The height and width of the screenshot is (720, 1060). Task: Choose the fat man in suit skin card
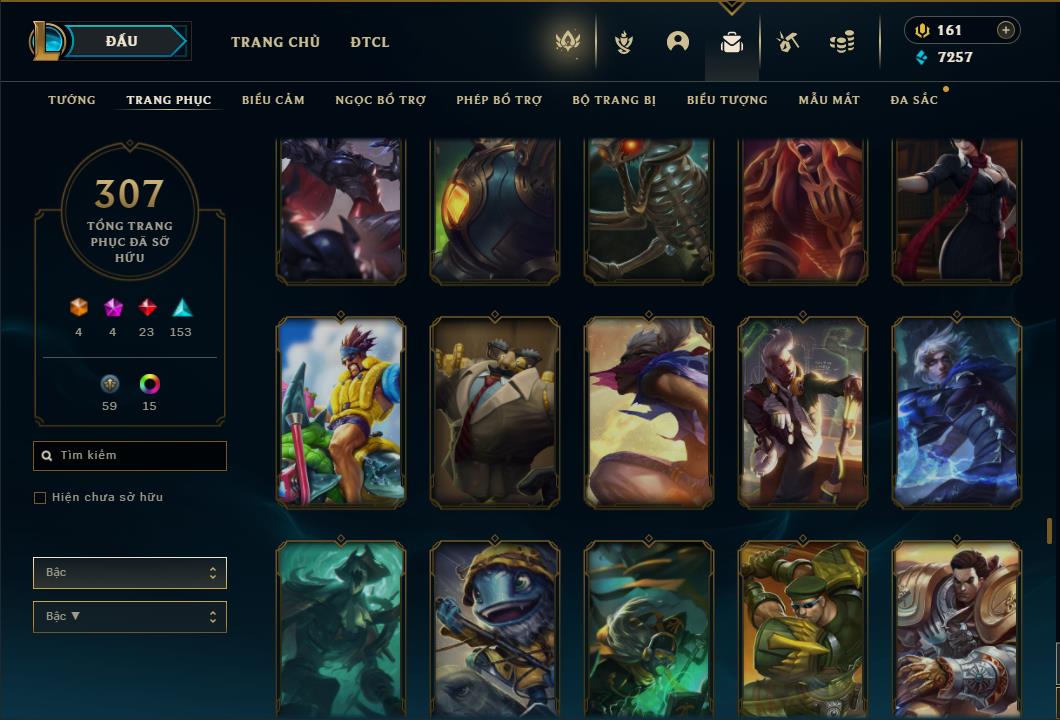pos(495,410)
